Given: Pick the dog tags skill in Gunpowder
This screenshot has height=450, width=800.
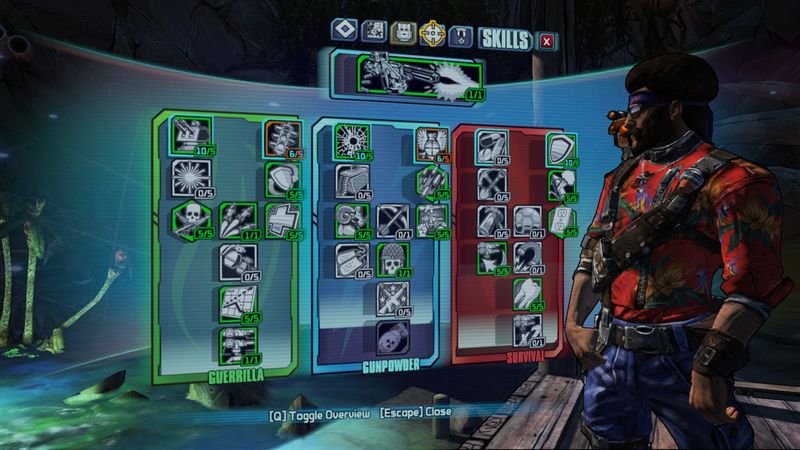Looking at the screenshot, I should point(351,259).
